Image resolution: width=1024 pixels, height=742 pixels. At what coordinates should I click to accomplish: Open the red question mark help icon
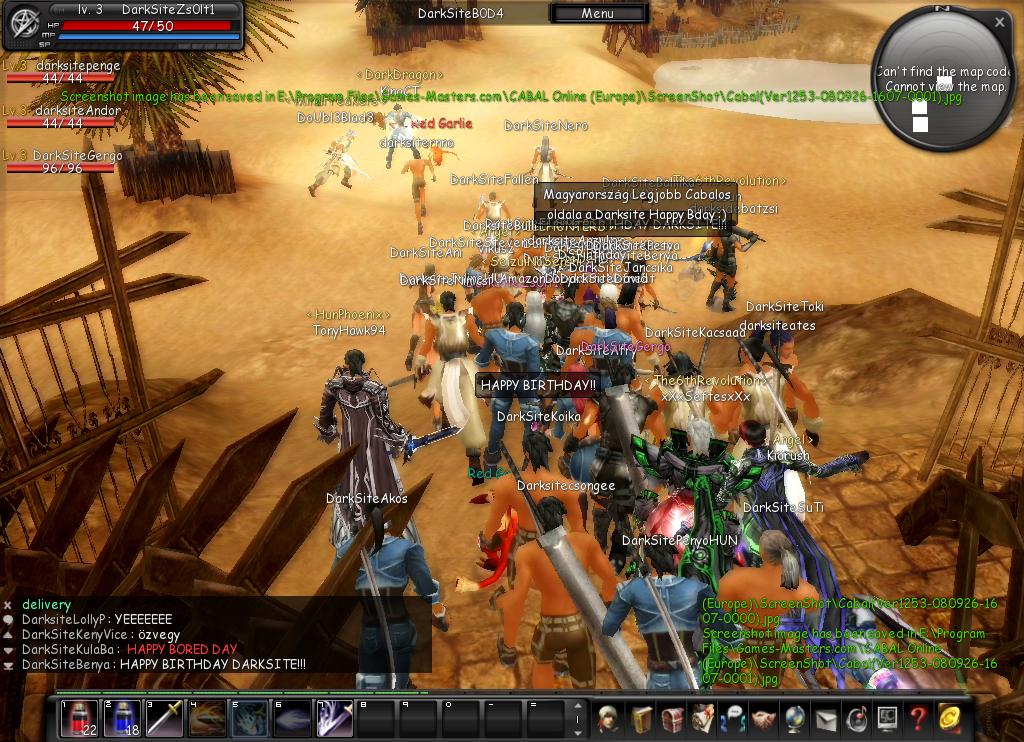click(917, 719)
